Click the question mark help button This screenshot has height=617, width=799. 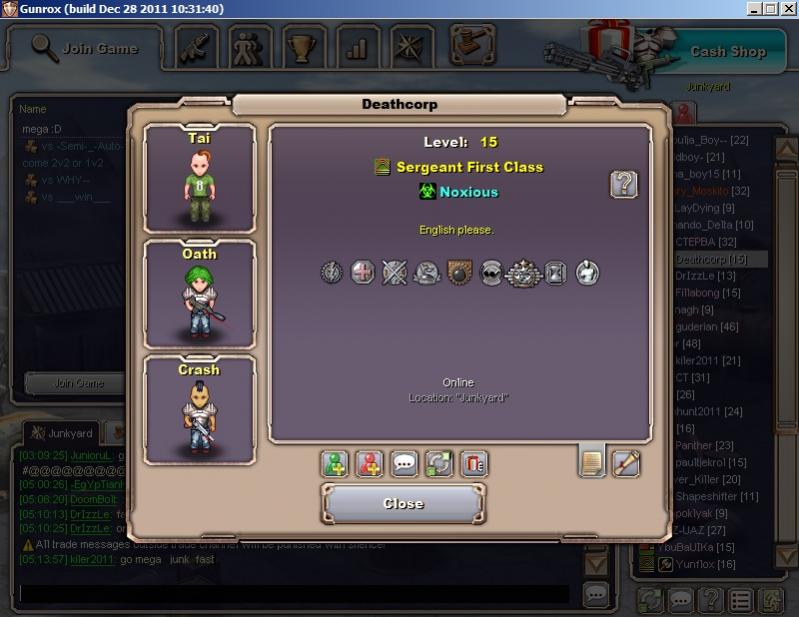coord(624,184)
